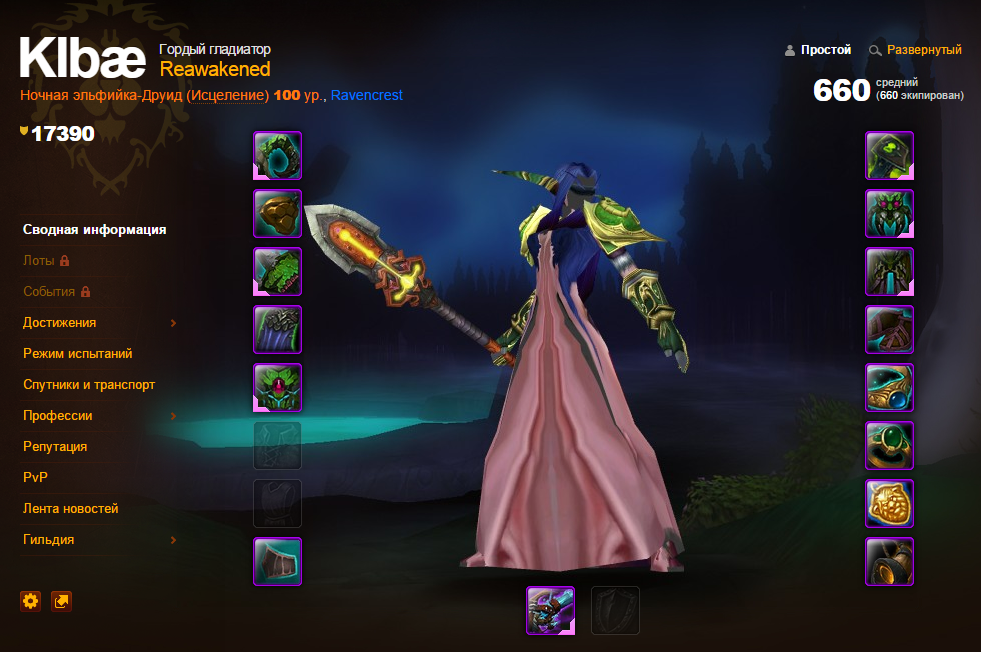Click the gear settings icon
The width and height of the screenshot is (981, 652).
[x=31, y=601]
